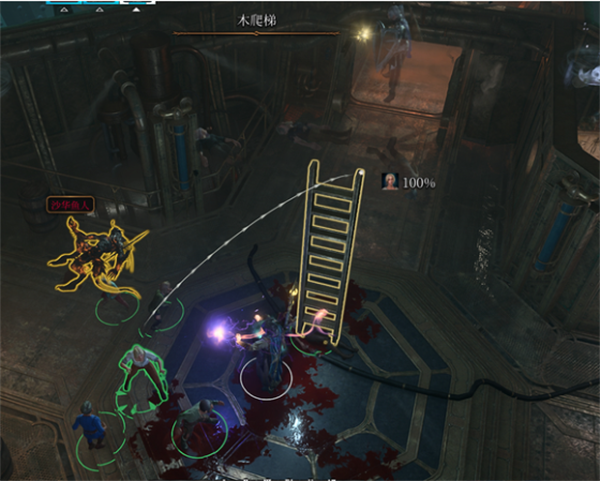Click the highlighted wooden ladder
600x481 pixels.
329,250
